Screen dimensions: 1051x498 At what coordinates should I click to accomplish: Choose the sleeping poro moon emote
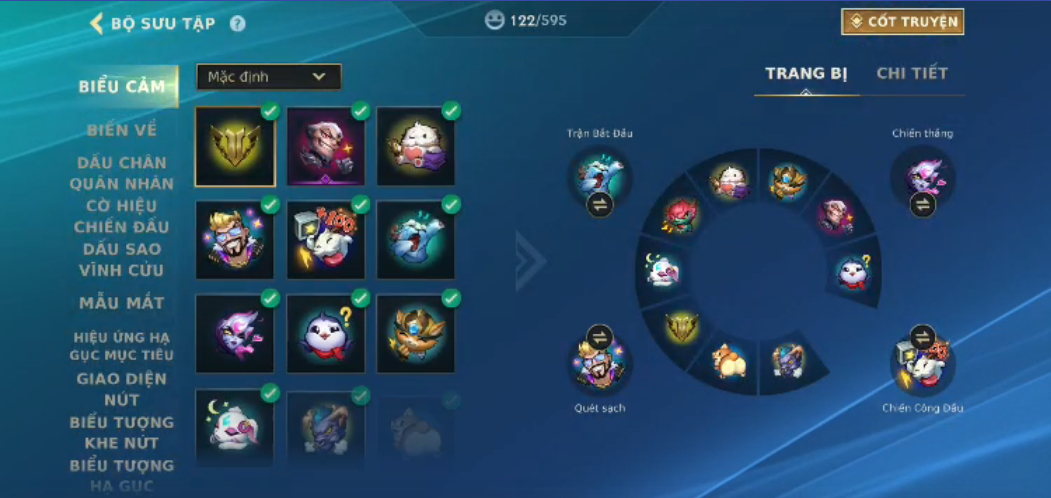(235, 425)
